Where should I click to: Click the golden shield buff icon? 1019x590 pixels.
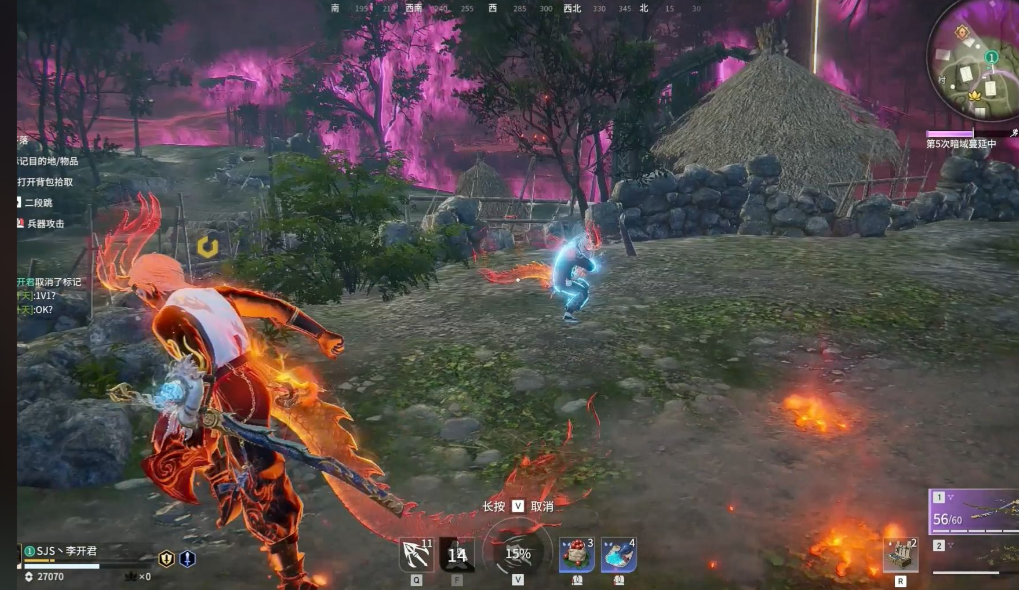point(166,559)
